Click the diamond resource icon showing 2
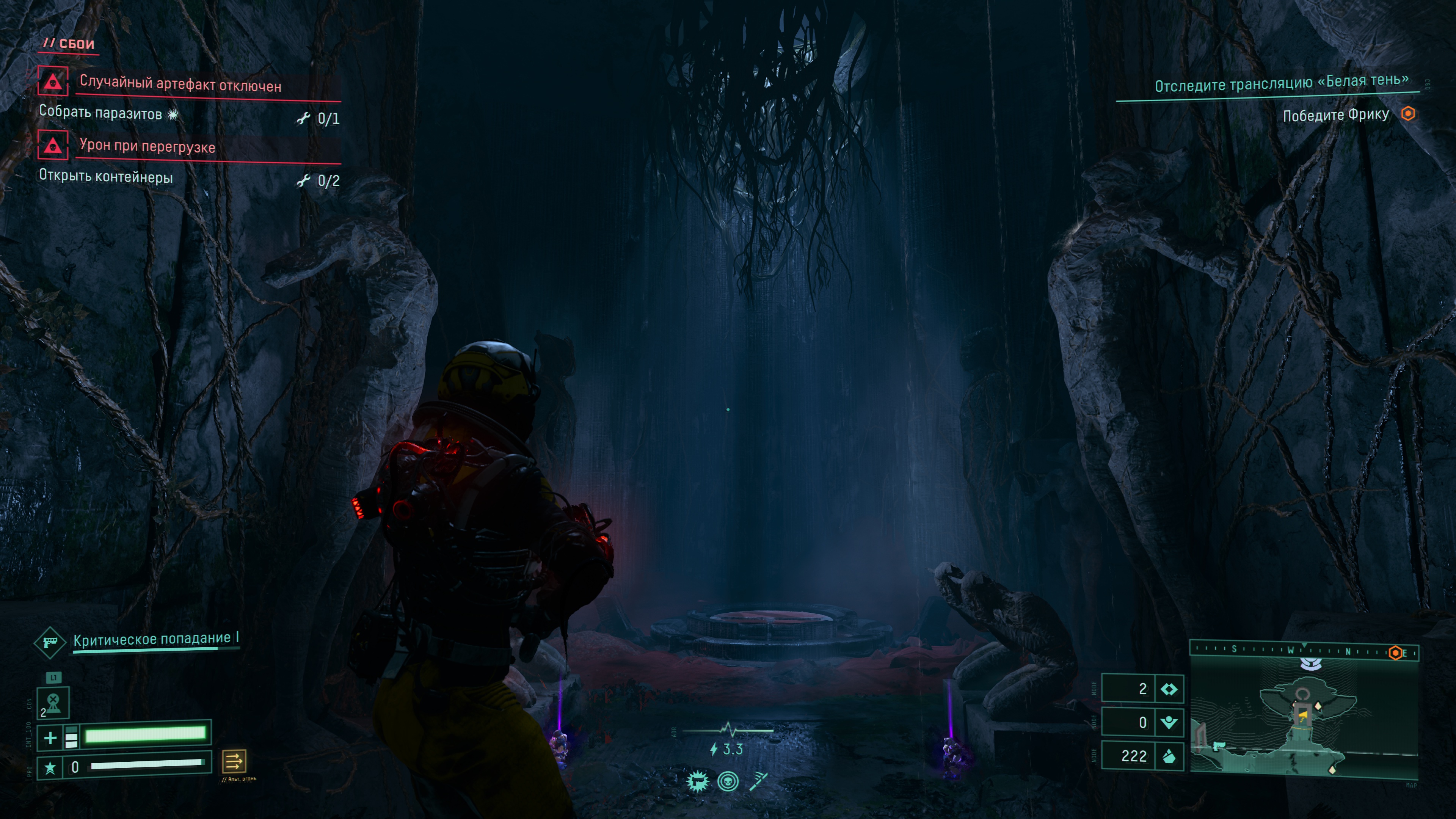This screenshot has height=819, width=1456. point(1168,689)
